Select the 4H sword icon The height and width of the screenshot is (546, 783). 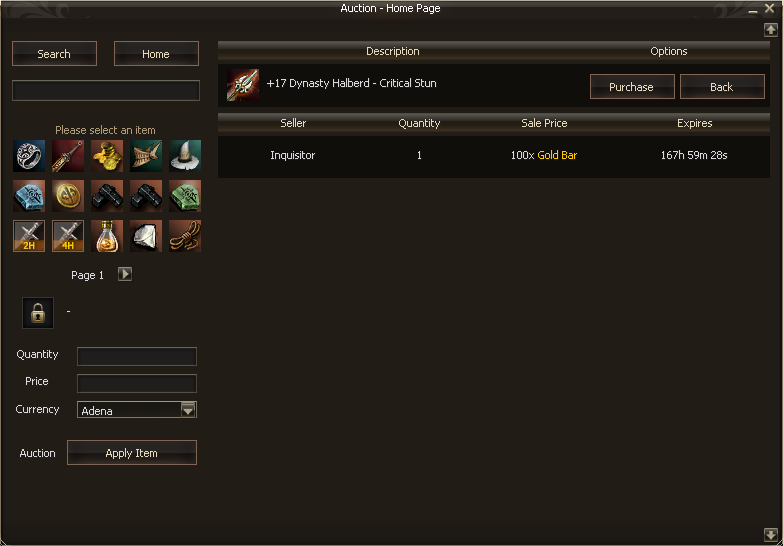coord(68,236)
